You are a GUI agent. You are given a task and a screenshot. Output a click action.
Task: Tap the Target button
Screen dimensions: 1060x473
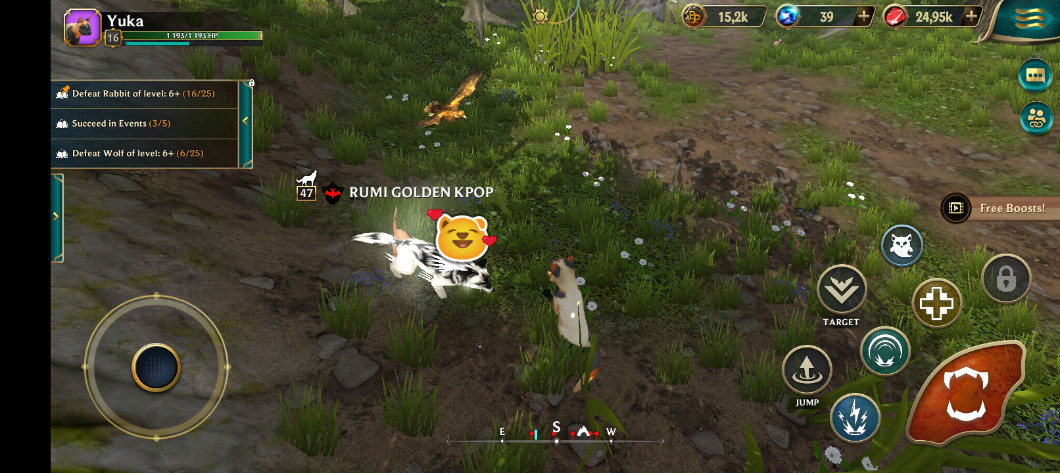coord(841,289)
